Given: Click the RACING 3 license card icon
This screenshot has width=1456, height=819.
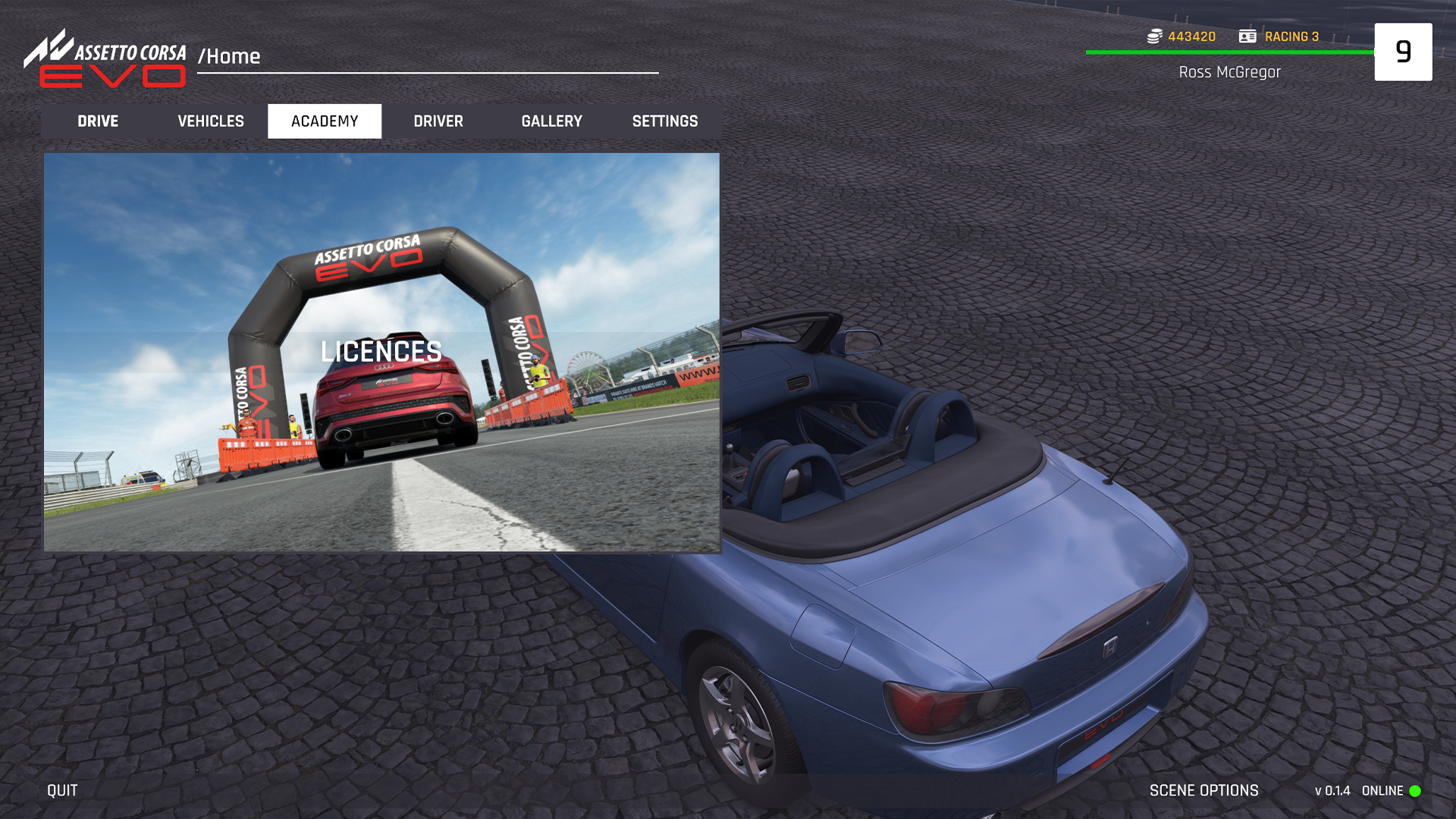Looking at the screenshot, I should point(1246,36).
